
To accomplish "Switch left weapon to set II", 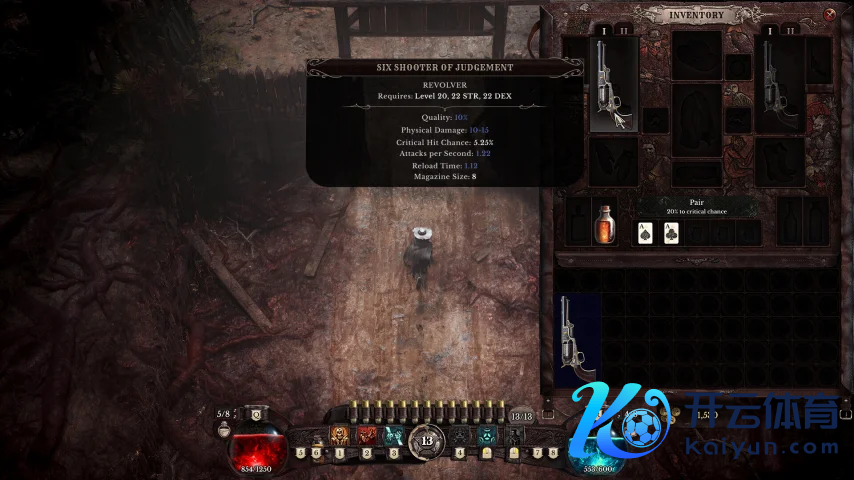I will [625, 31].
